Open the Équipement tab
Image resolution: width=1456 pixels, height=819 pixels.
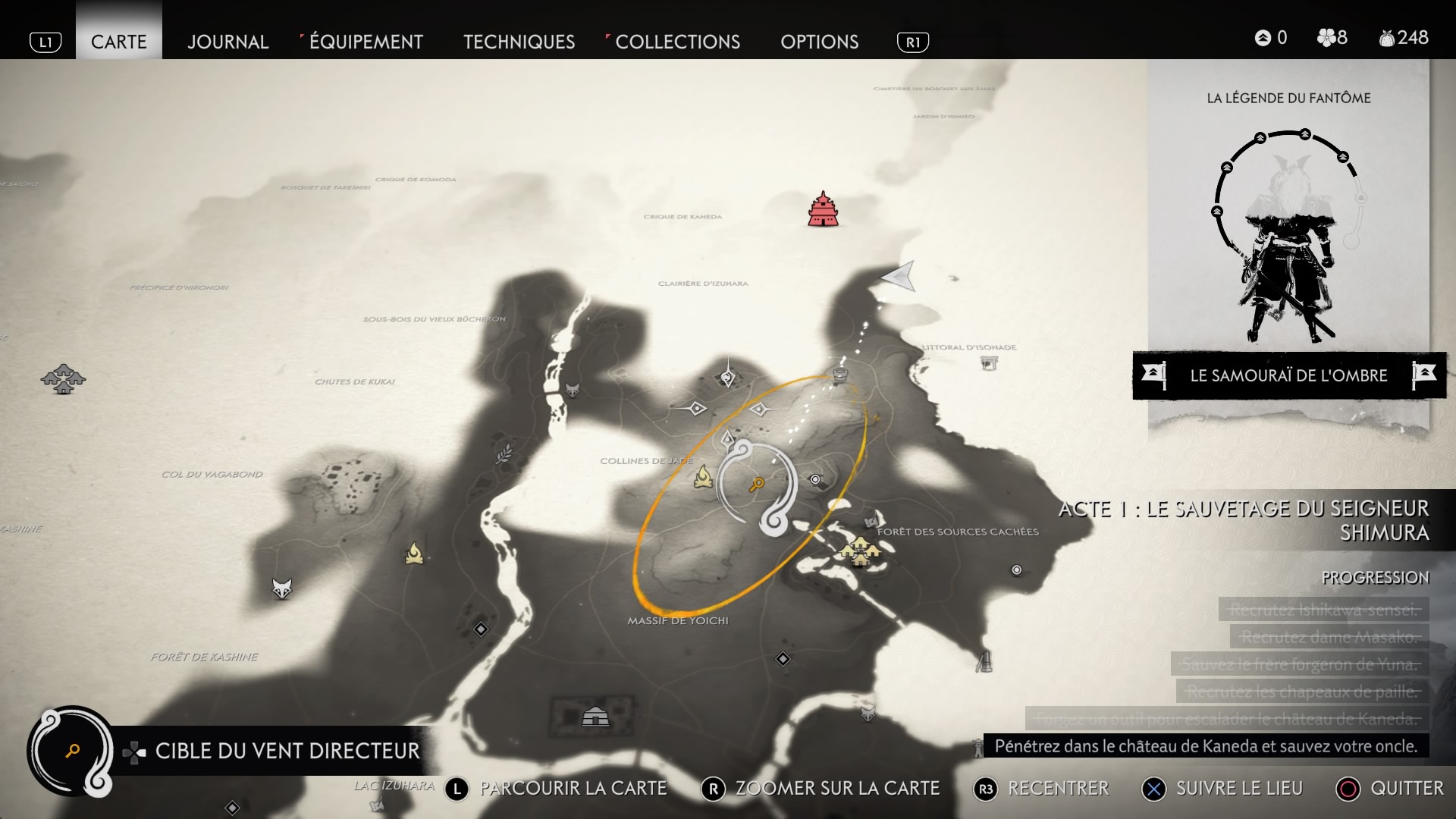[x=366, y=42]
